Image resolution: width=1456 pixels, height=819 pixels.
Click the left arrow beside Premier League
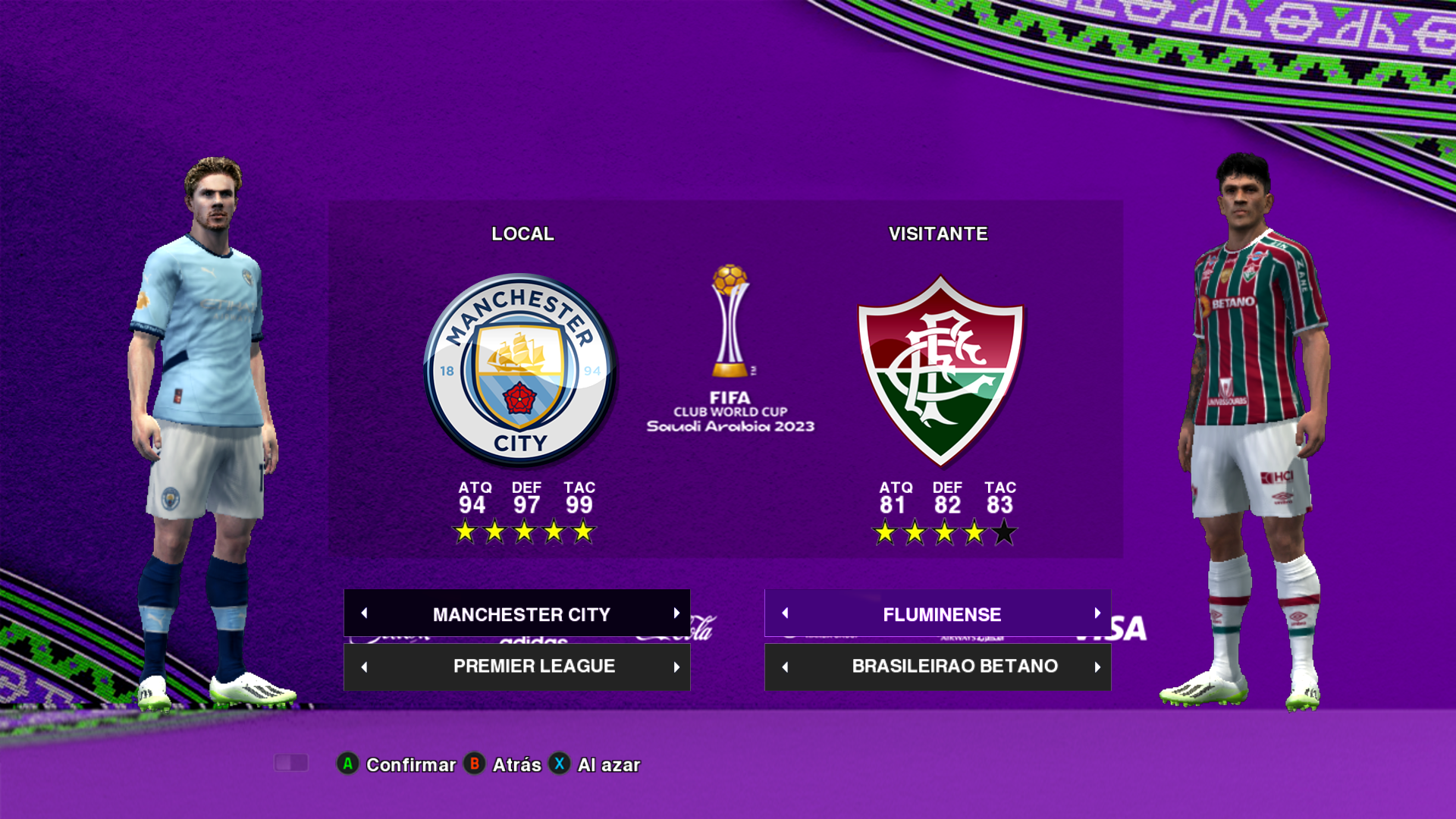[x=365, y=667]
